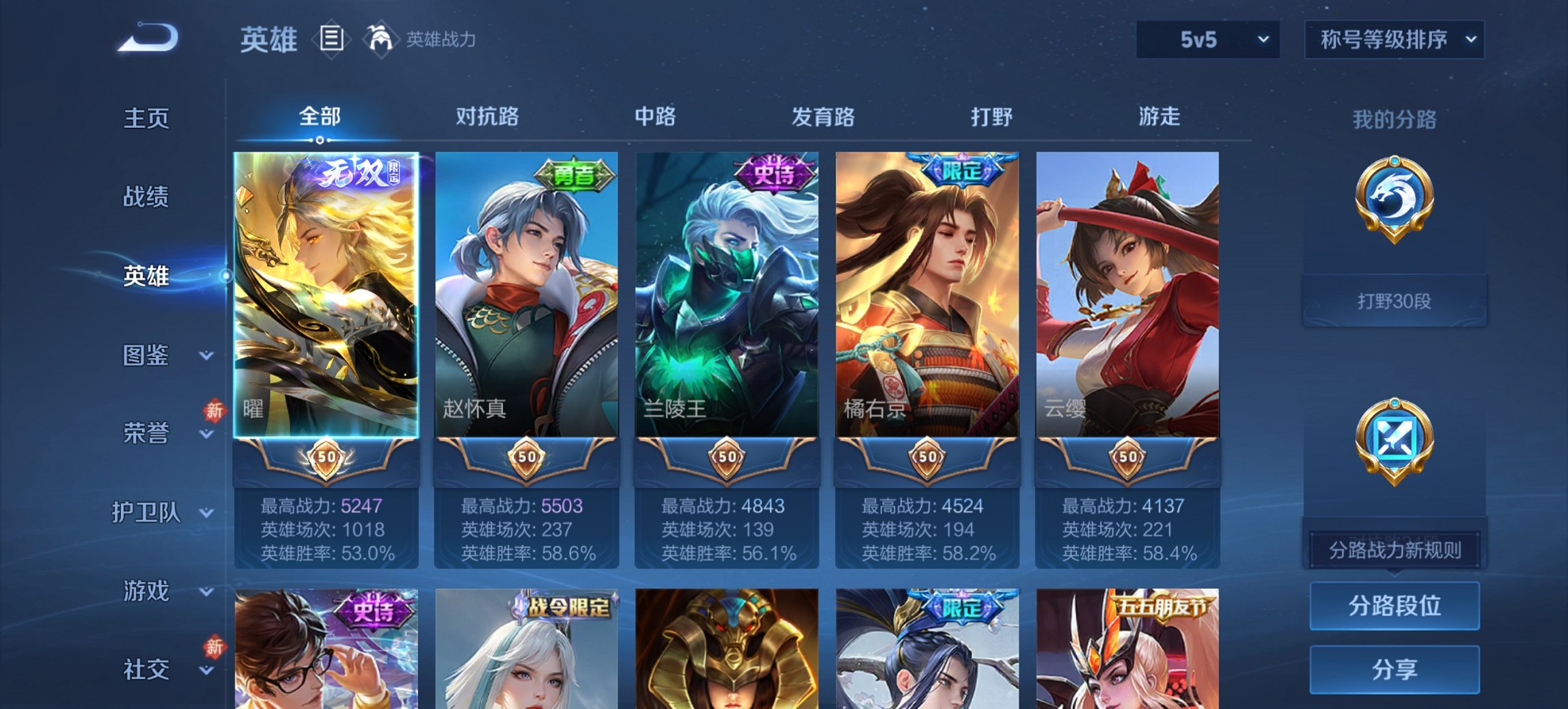
Task: Open the hero handbook icon beside 英雄 title
Action: (331, 40)
